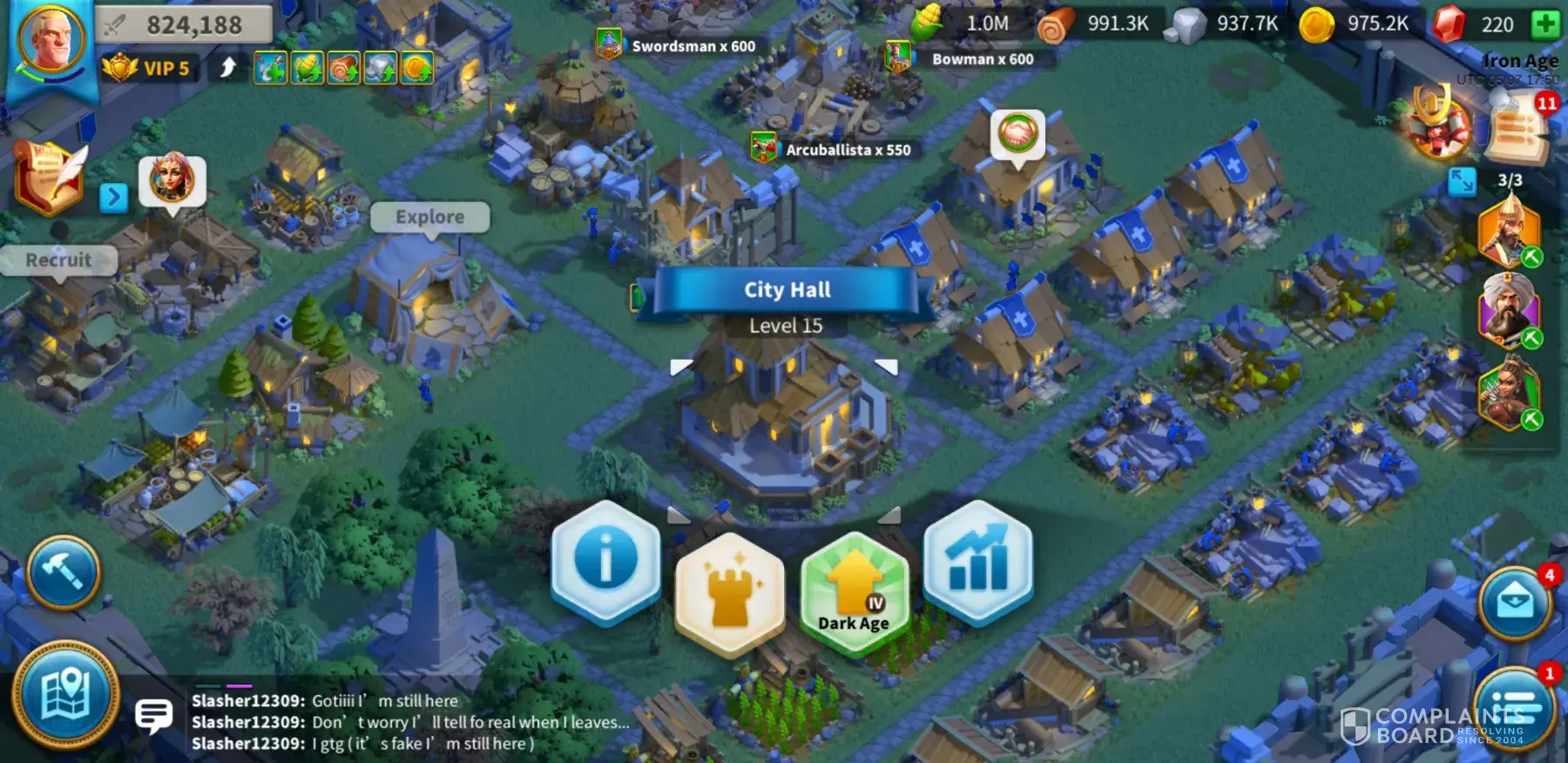Show the City Hall info button
1568x763 pixels.
pos(605,559)
